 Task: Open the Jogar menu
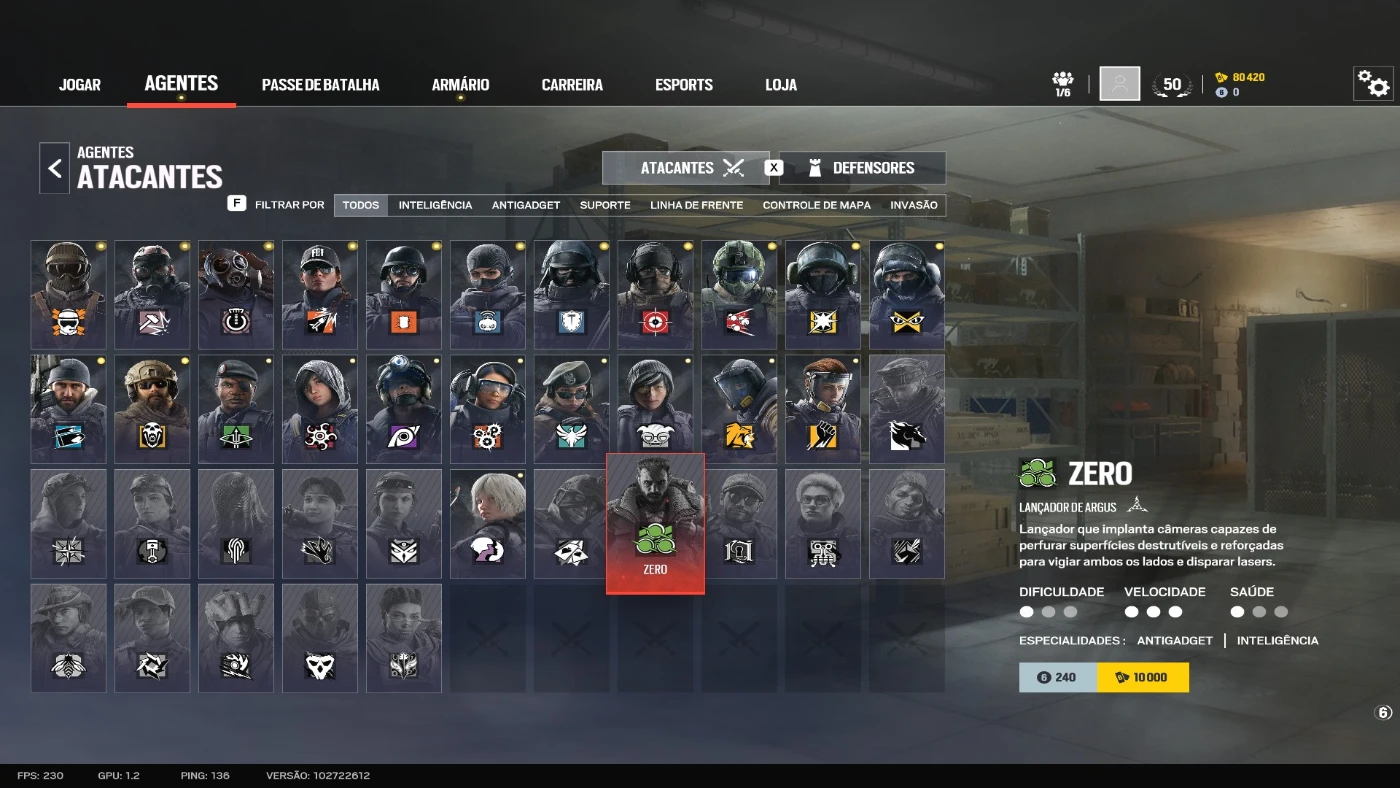click(80, 85)
